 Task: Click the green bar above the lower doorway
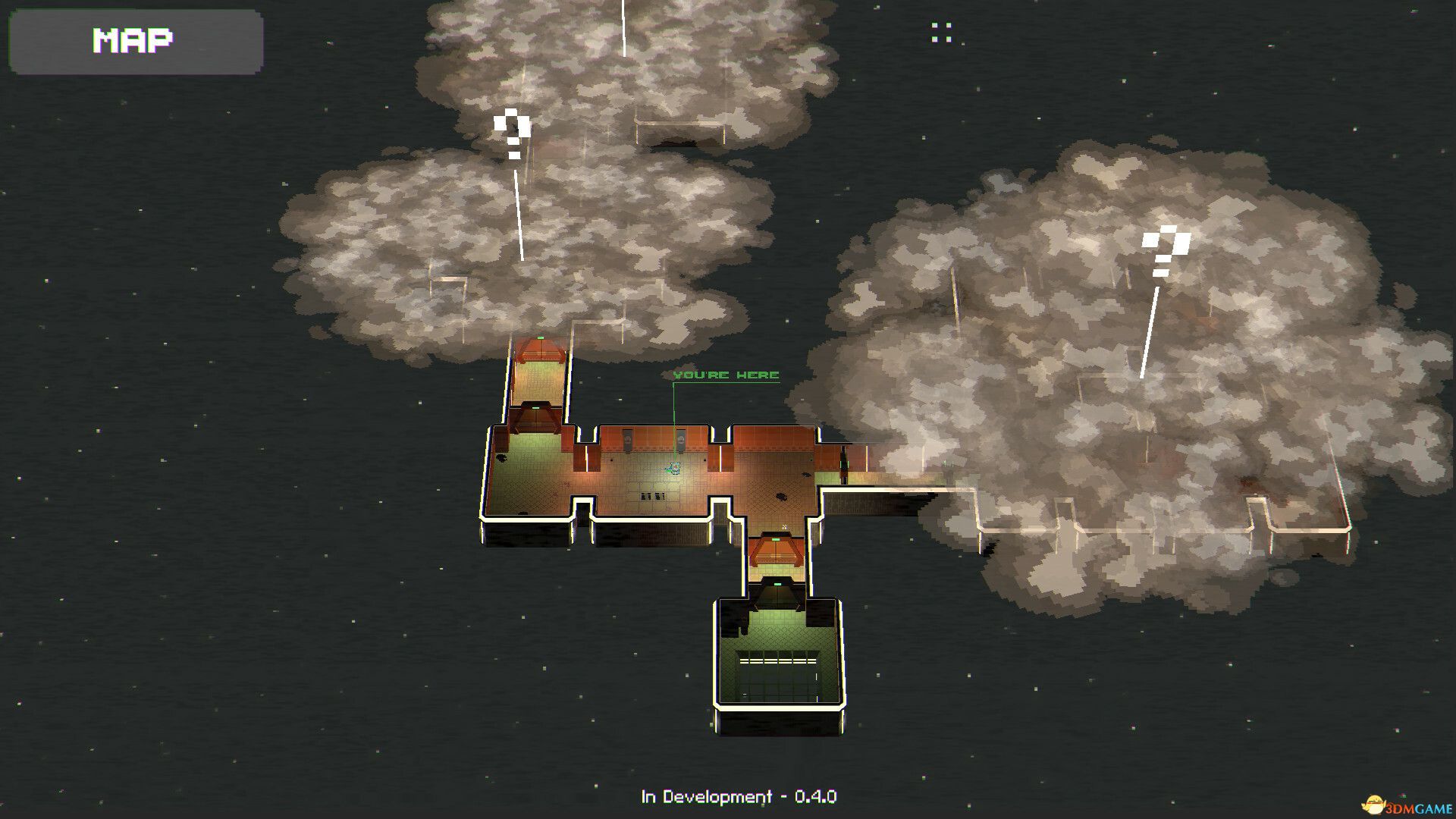(x=775, y=538)
